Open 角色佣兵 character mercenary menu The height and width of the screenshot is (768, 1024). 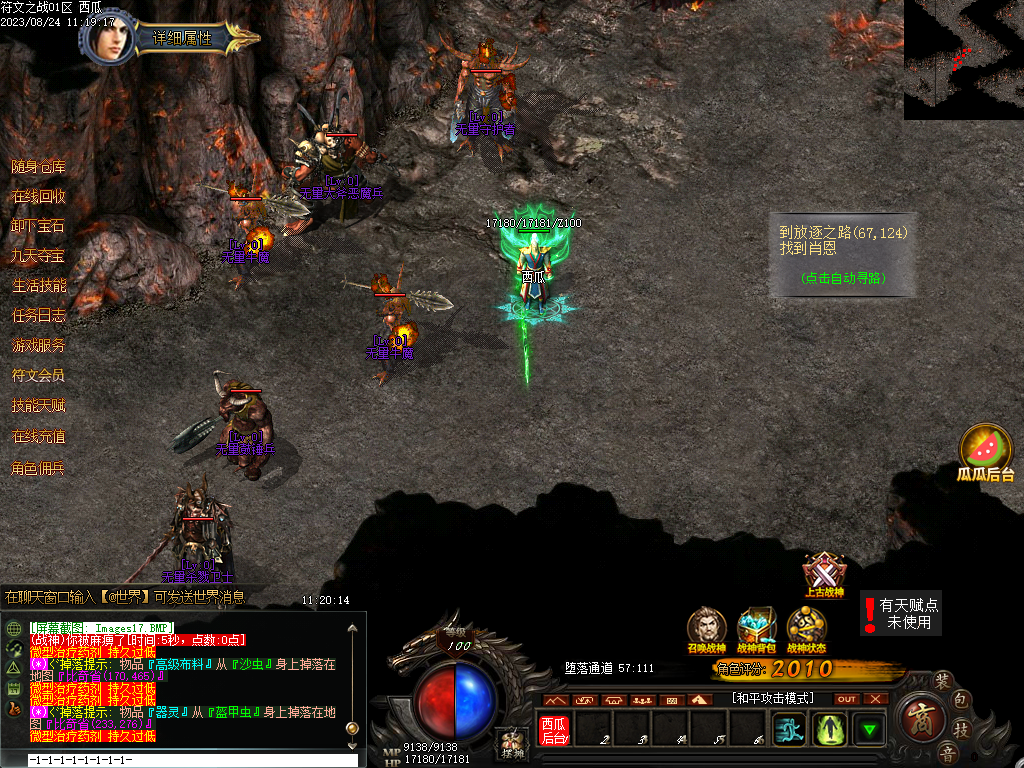click(x=39, y=468)
